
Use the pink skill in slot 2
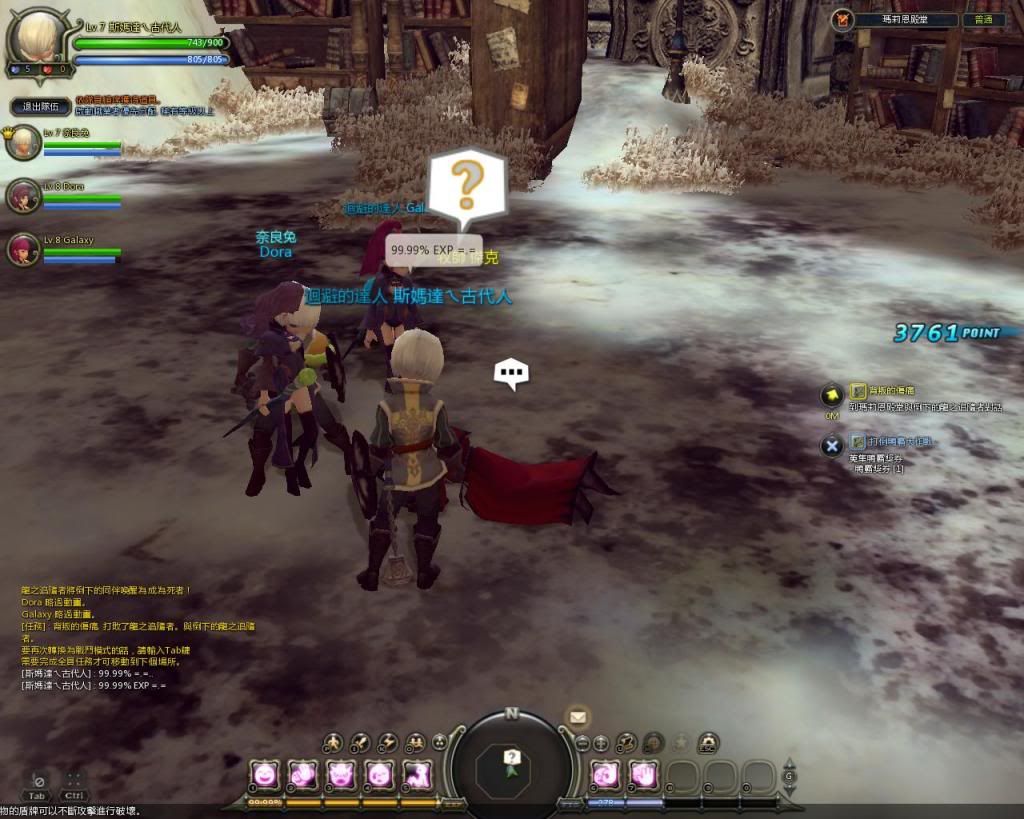[303, 773]
